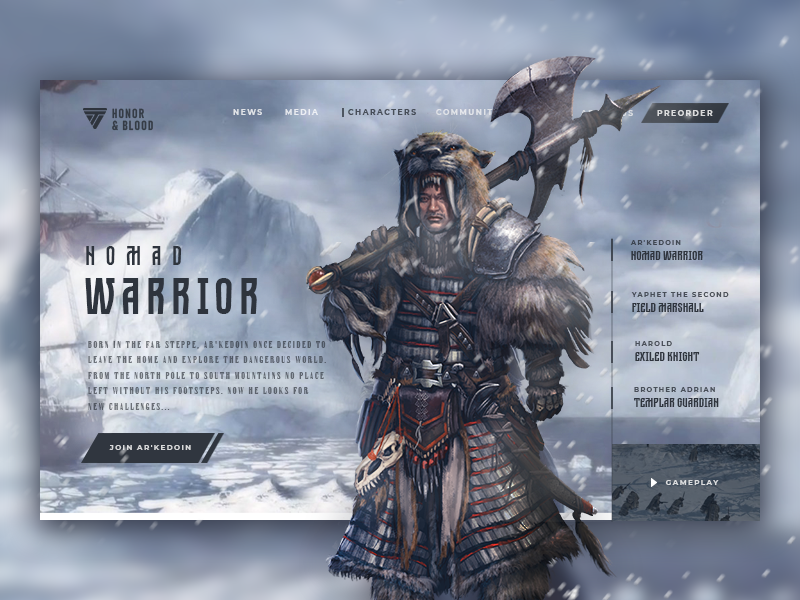Play the Gameplay video

(685, 482)
